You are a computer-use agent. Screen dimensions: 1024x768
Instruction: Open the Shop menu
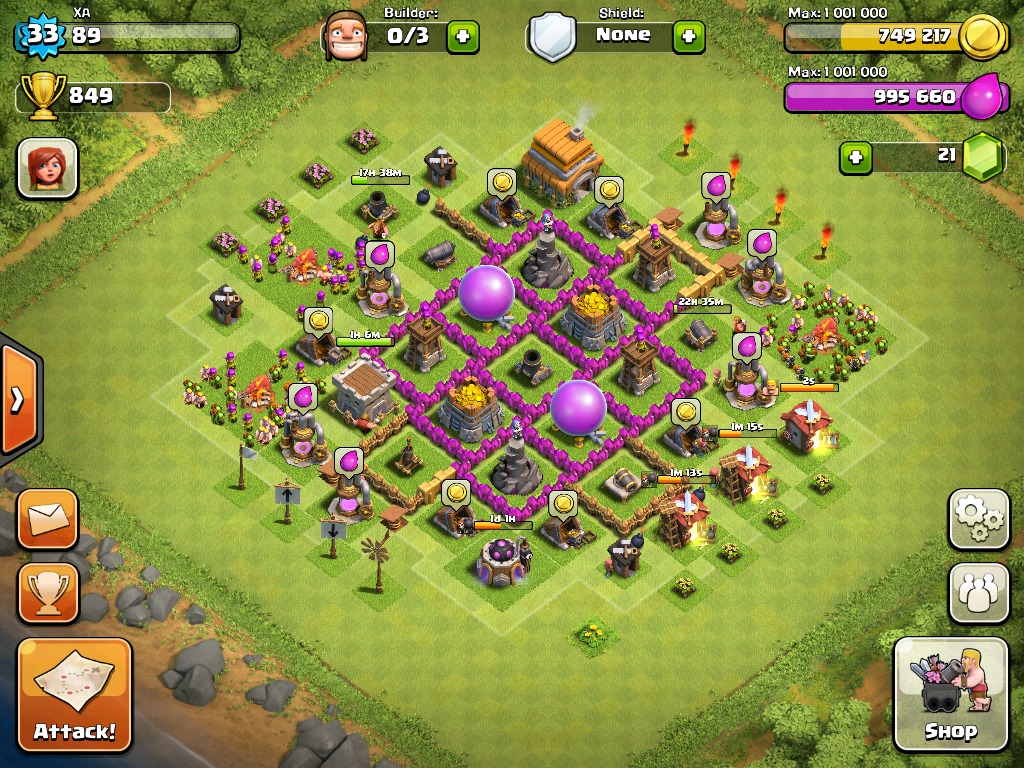click(950, 694)
